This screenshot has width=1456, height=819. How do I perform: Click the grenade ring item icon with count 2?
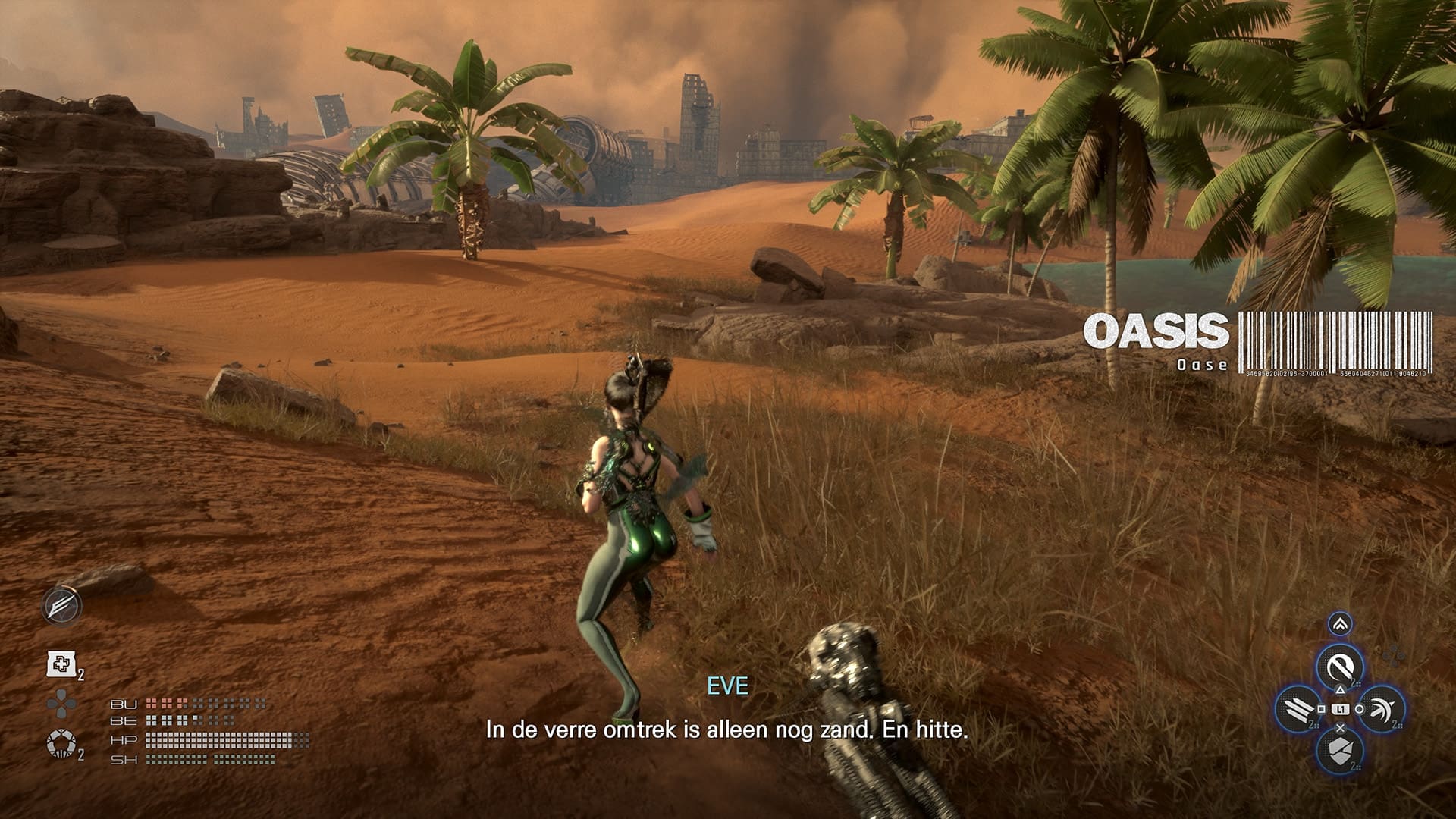61,742
